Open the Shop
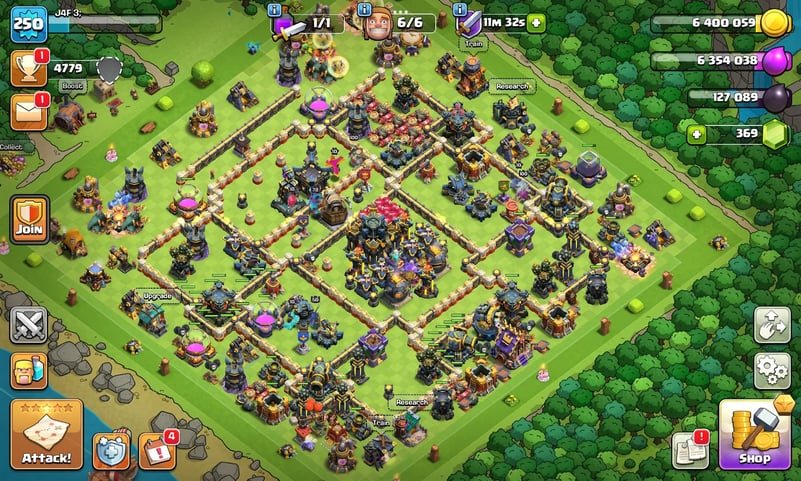Image resolution: width=801 pixels, height=481 pixels. click(x=755, y=435)
